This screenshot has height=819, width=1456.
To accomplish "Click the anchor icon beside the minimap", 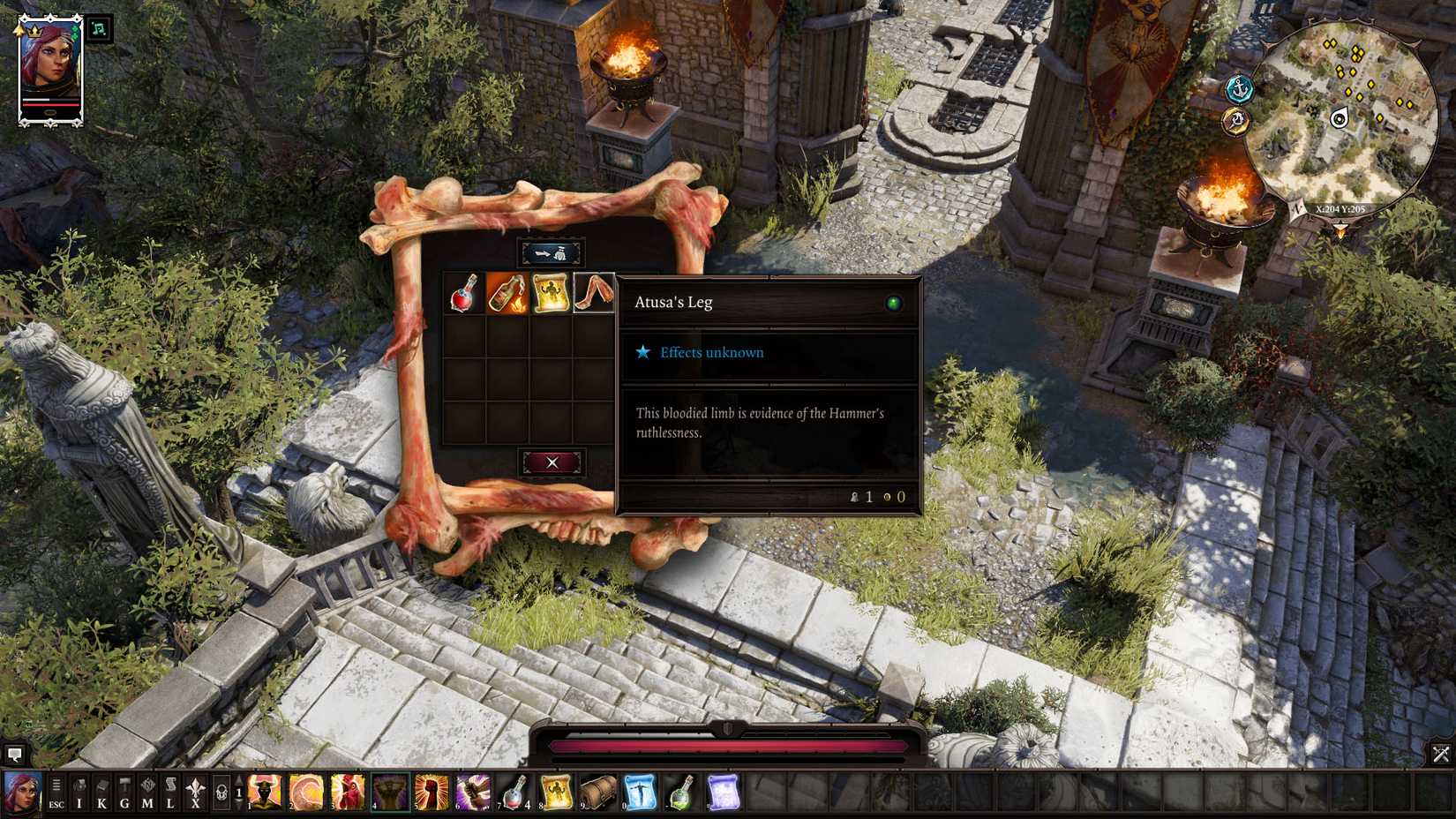I will (1242, 87).
